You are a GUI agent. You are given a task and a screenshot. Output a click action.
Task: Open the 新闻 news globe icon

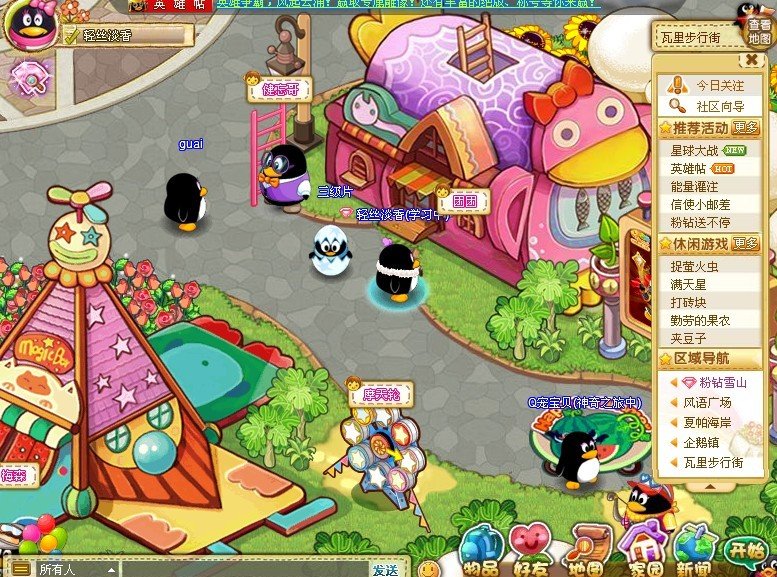click(694, 549)
